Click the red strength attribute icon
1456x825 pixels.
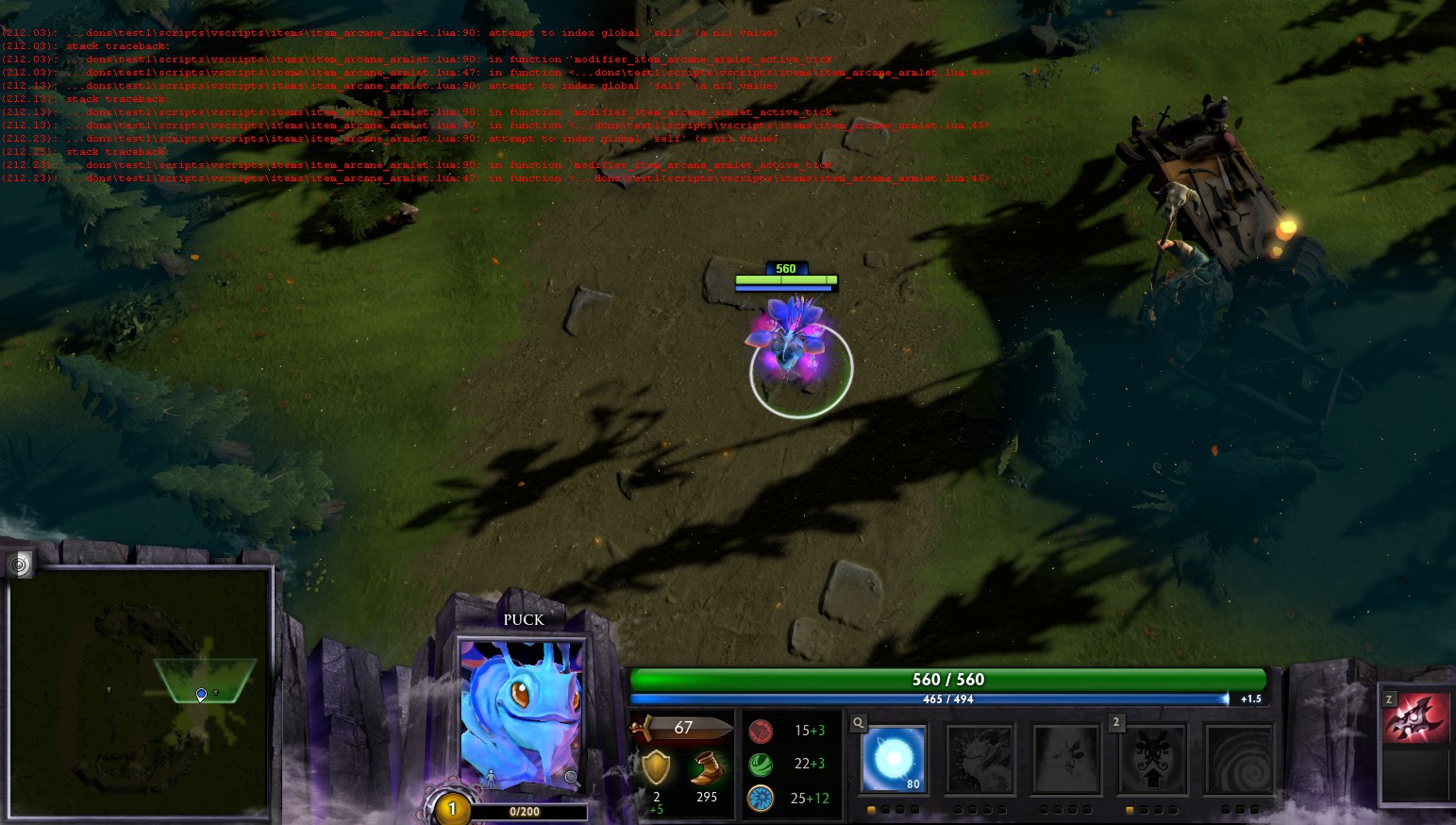click(x=761, y=731)
